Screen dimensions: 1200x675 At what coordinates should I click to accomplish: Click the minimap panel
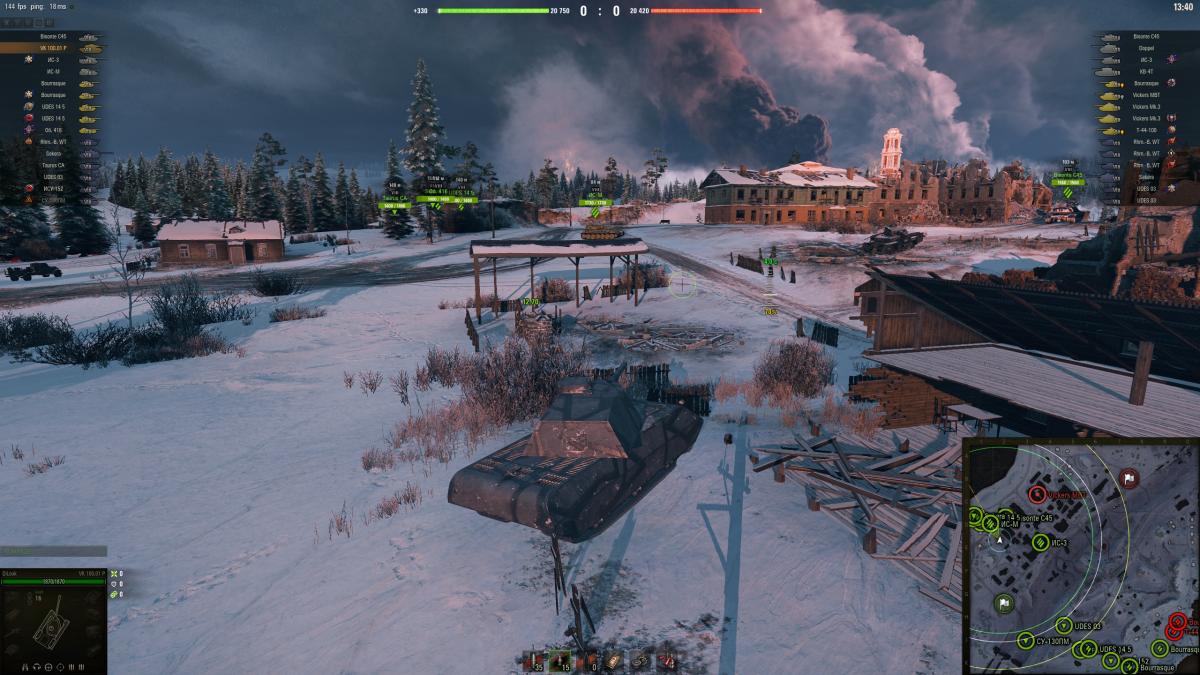(x=1081, y=555)
